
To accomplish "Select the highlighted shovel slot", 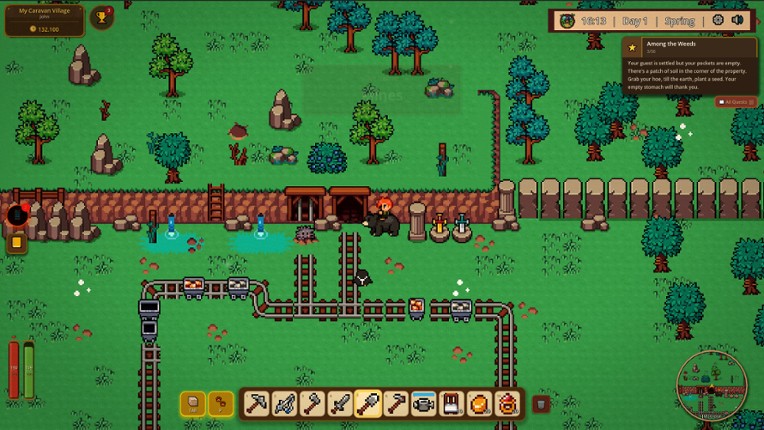I will [x=368, y=404].
